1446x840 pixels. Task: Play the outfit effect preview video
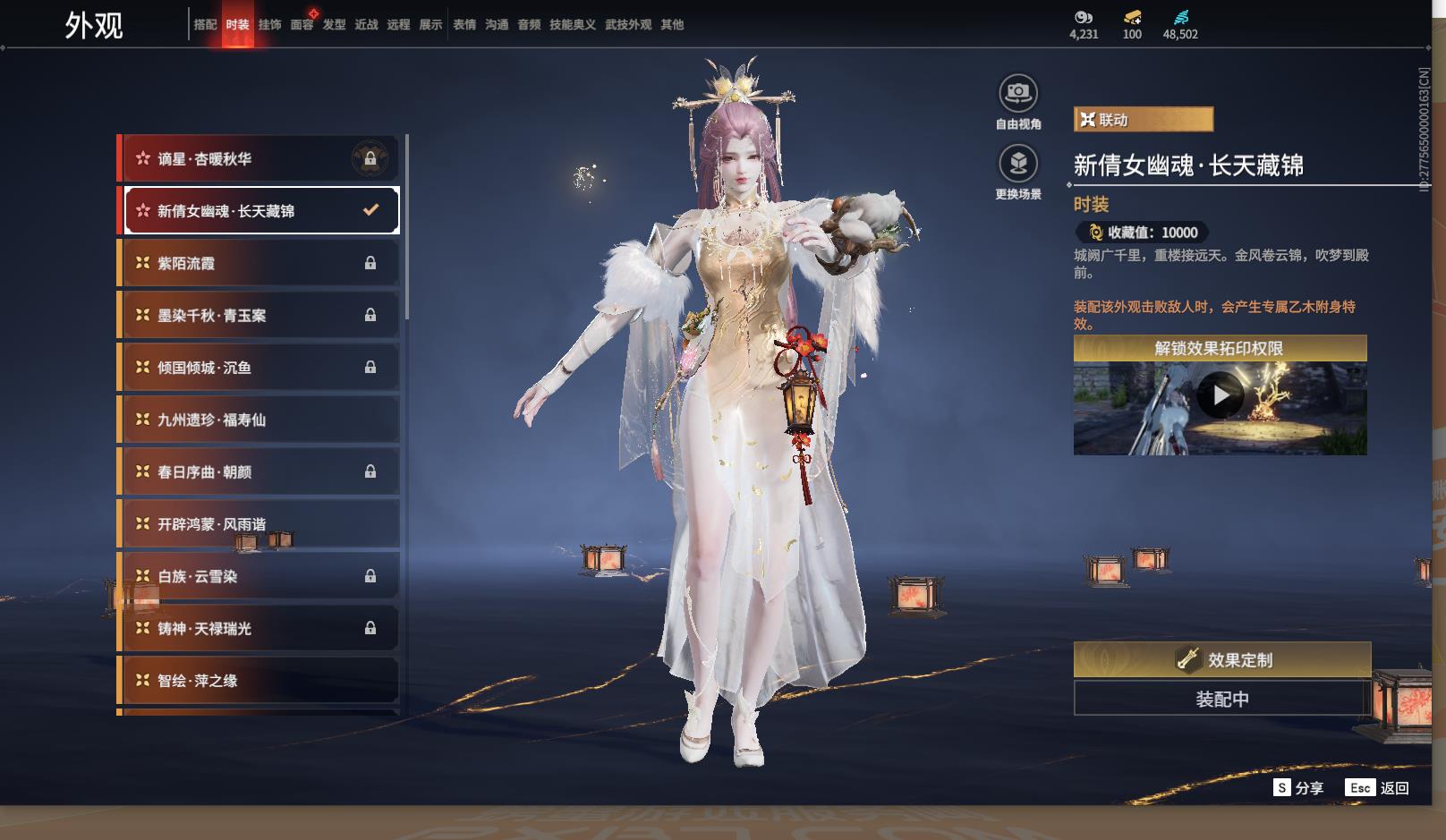tap(1220, 395)
